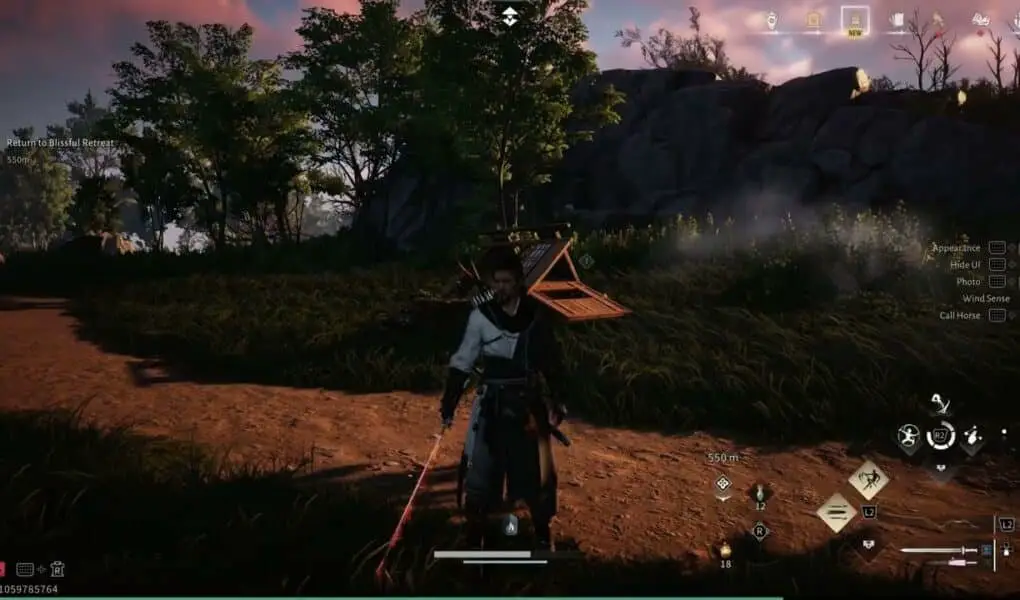The height and width of the screenshot is (600, 1020).
Task: Click the keyboard icon in the bottom-left corner
Action: pos(26,569)
